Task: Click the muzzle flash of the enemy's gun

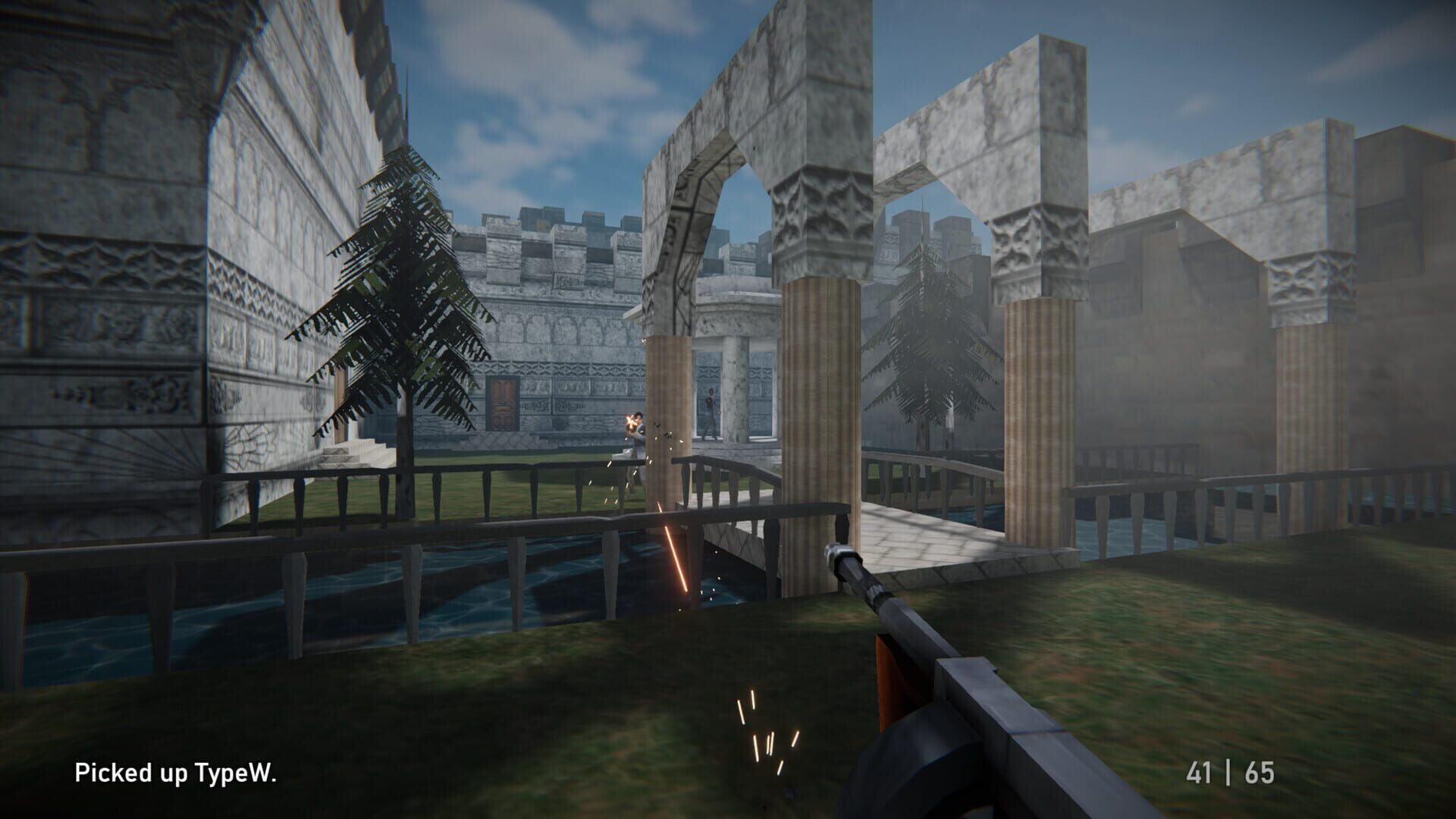Action: [631, 422]
